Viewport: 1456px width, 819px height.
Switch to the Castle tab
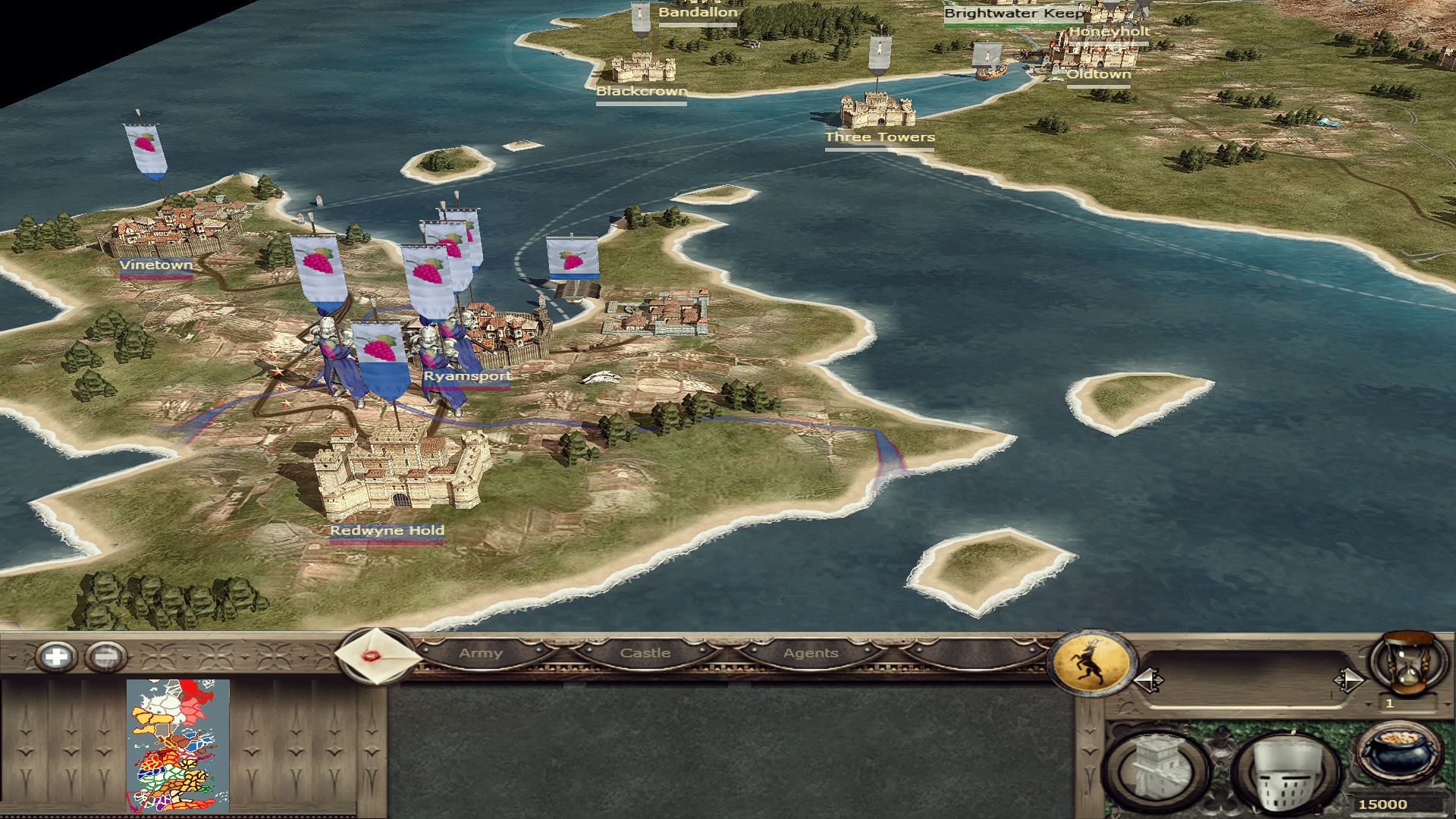[x=645, y=653]
